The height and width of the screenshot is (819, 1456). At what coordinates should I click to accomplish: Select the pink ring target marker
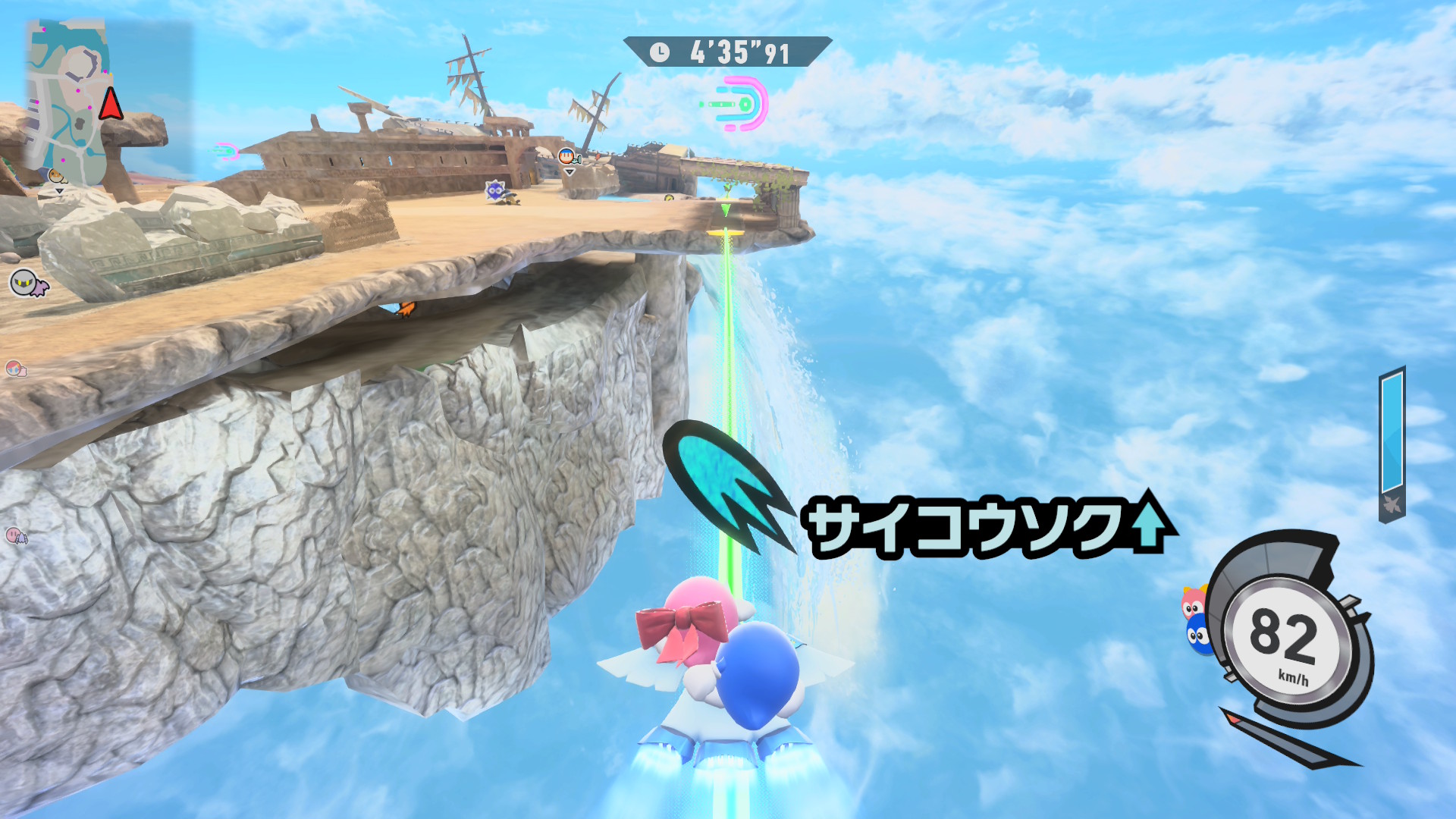coord(739,104)
